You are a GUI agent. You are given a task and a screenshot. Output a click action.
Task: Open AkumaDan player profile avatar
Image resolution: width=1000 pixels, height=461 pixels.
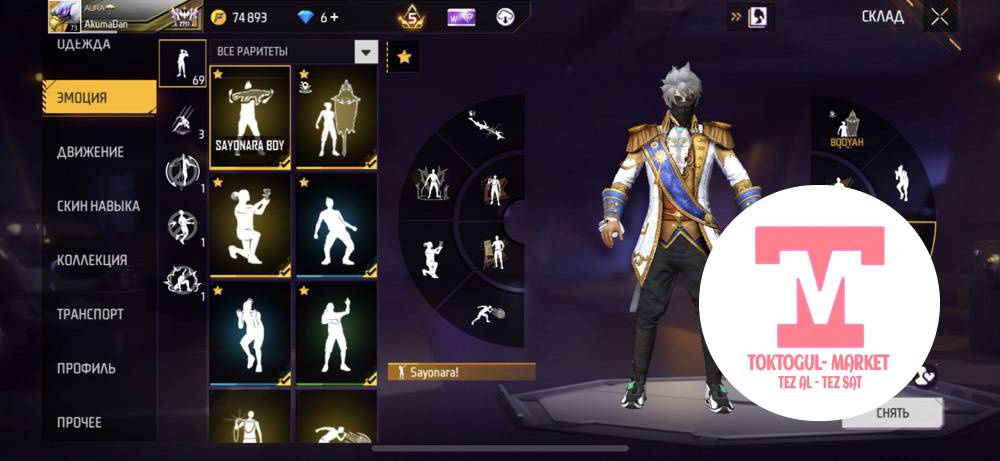click(64, 16)
